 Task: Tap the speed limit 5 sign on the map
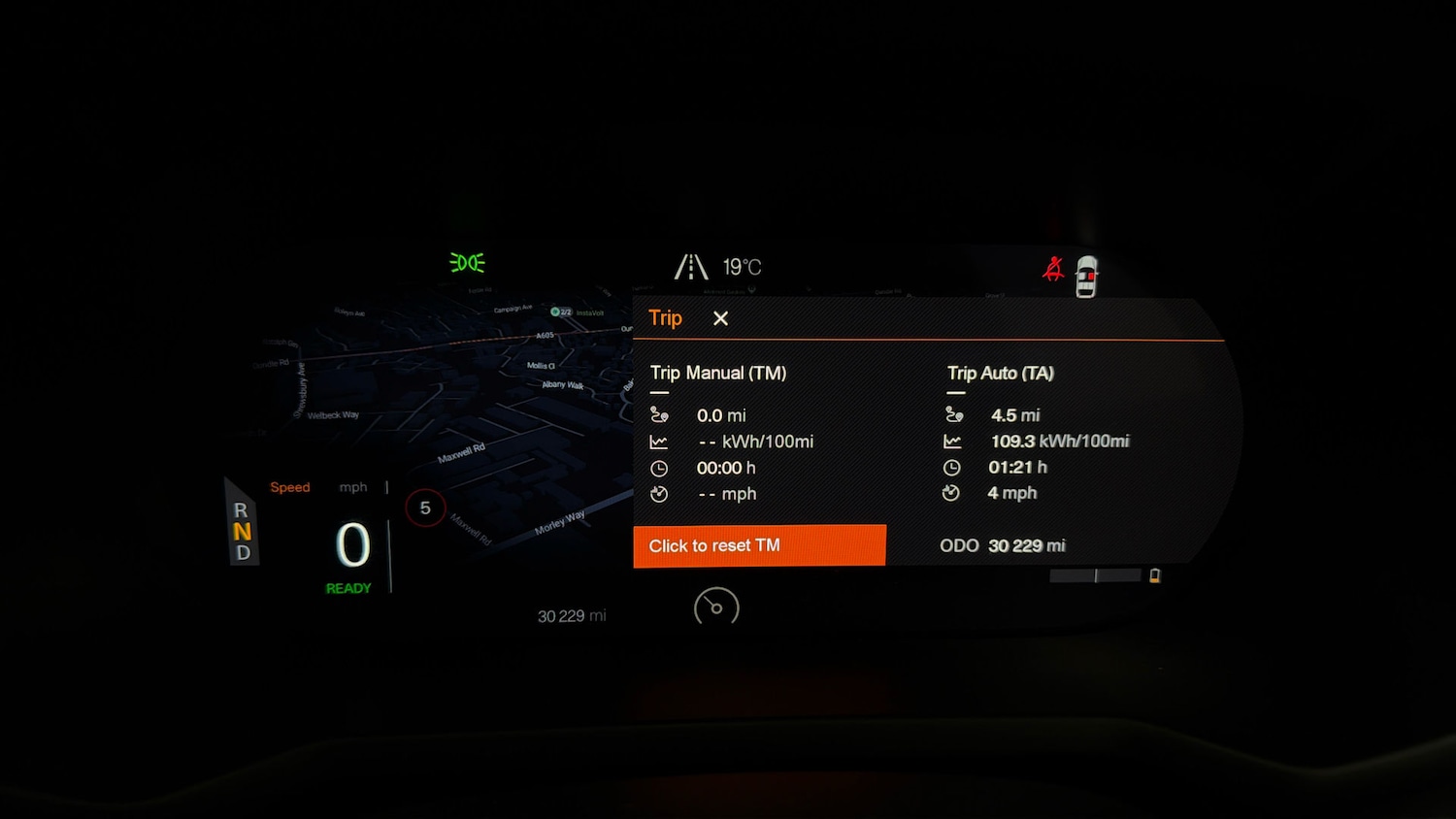[425, 507]
